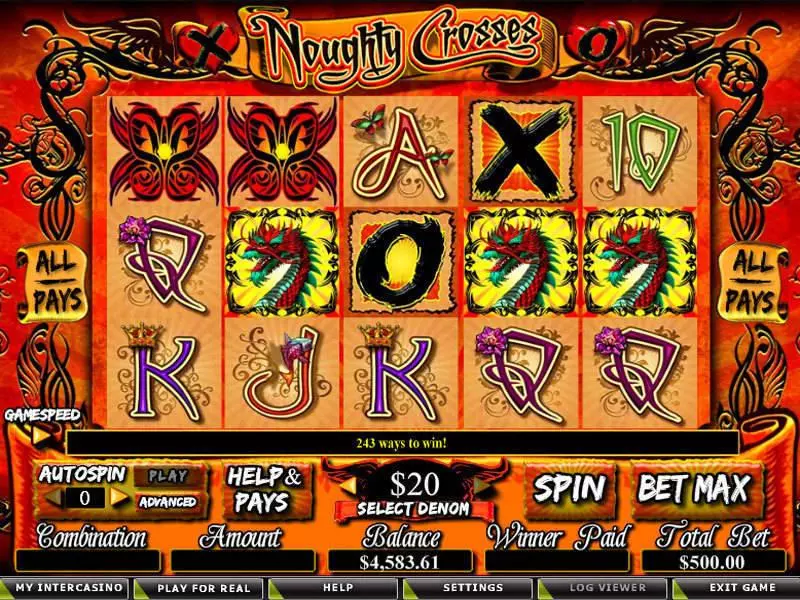The width and height of the screenshot is (800, 600).
Task: Open the Log Viewer
Action: click(x=609, y=588)
